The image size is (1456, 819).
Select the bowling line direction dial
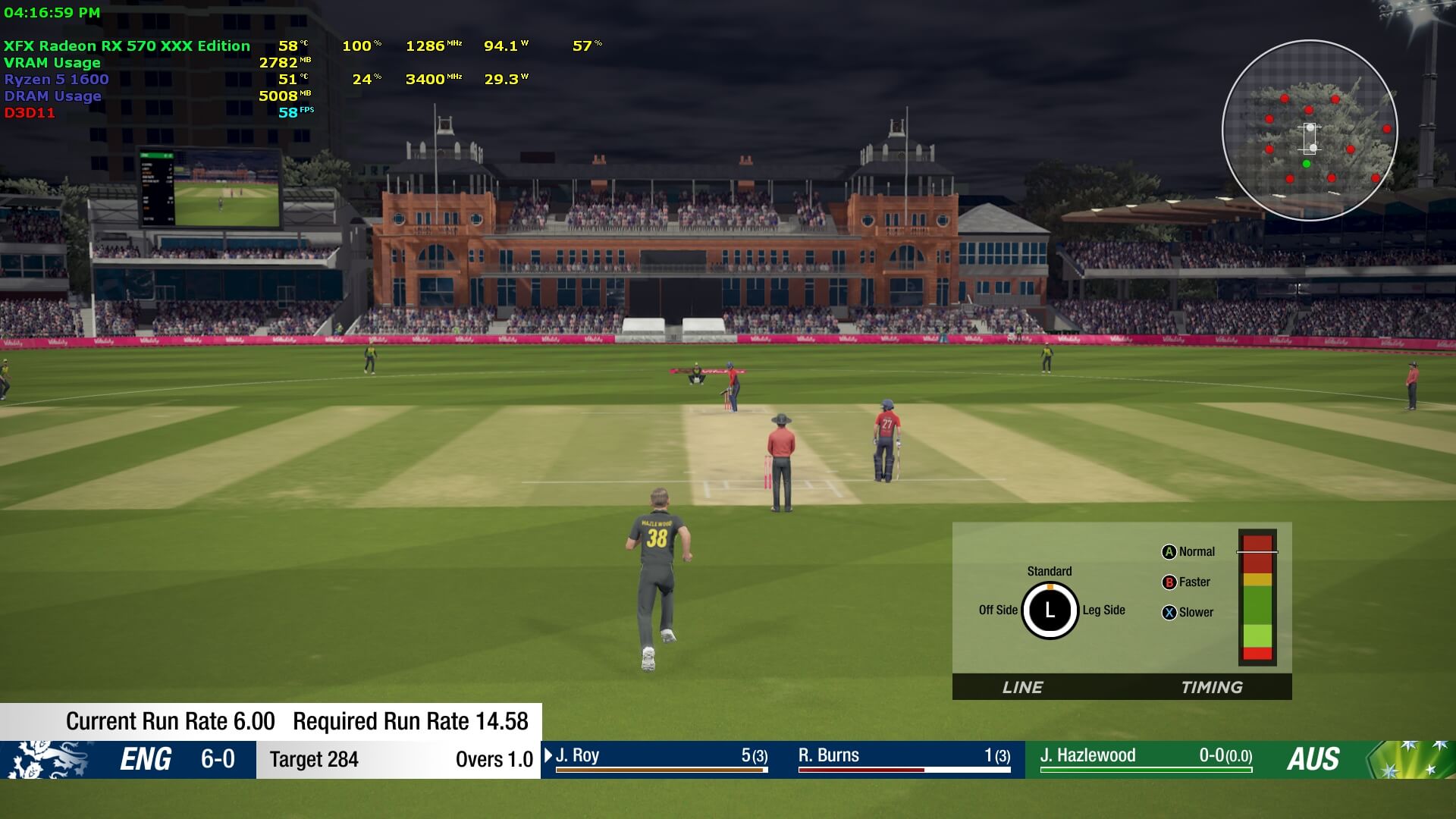point(1050,610)
